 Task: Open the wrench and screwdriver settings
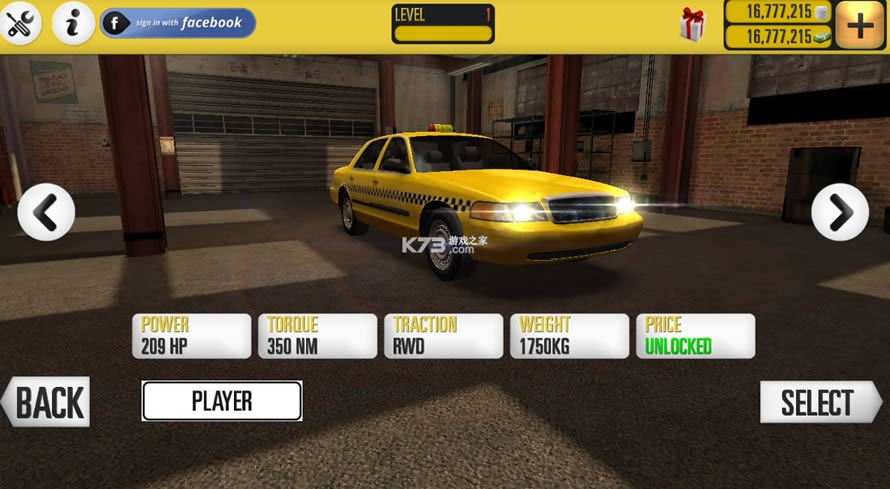pyautogui.click(x=20, y=23)
